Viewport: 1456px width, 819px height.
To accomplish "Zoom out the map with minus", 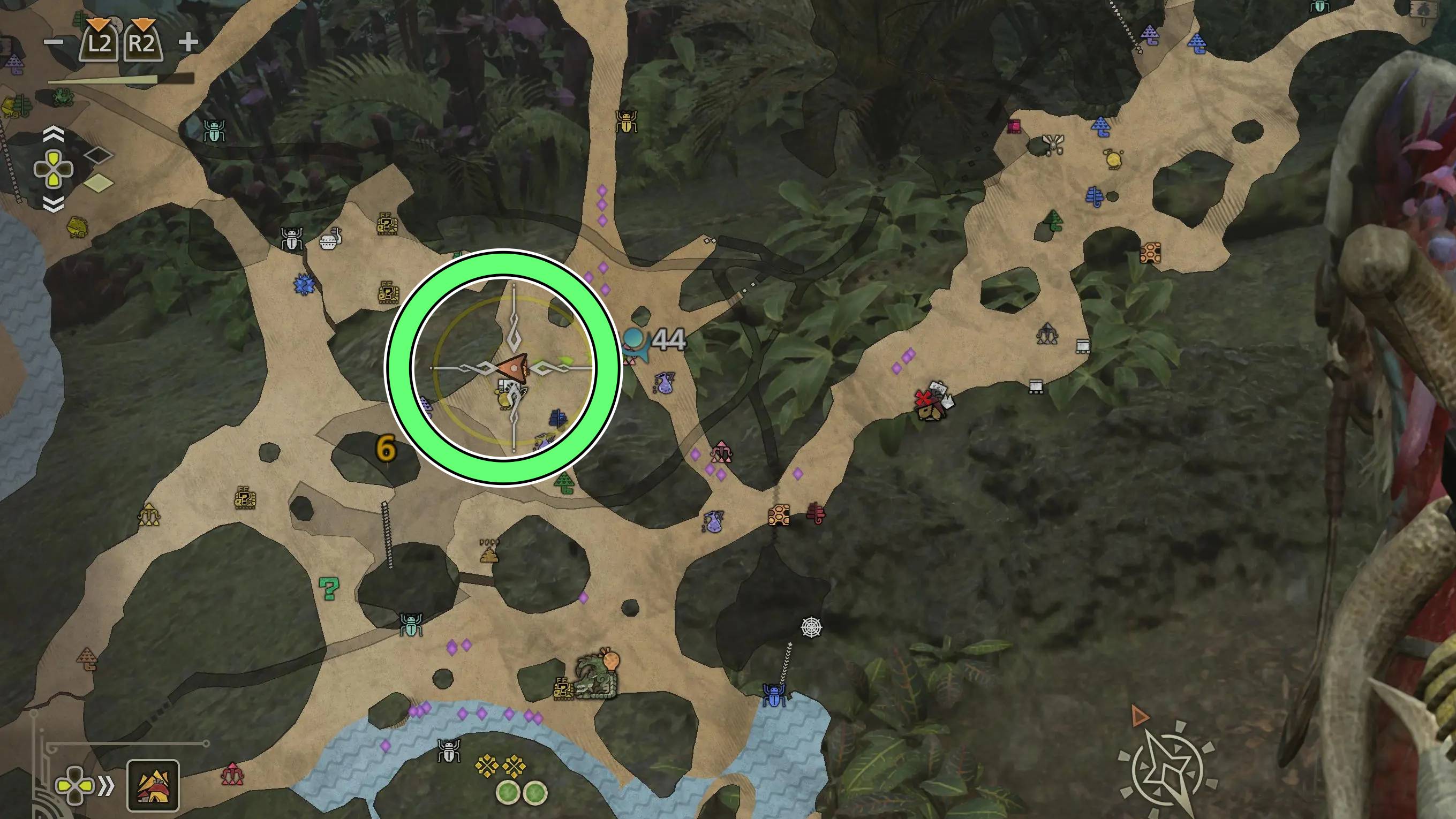I will point(54,42).
